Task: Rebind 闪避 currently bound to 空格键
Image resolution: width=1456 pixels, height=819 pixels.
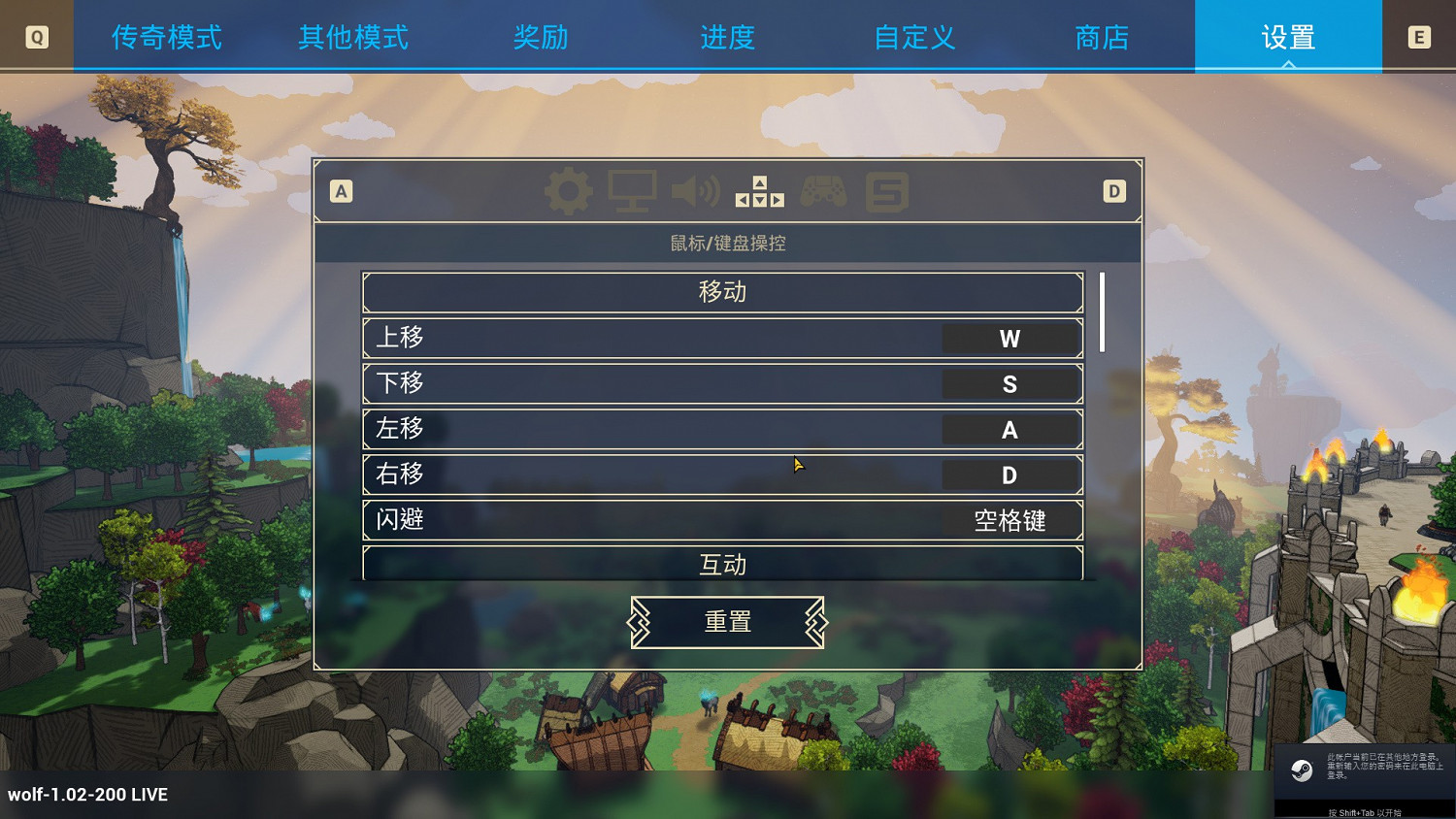Action: click(1009, 520)
